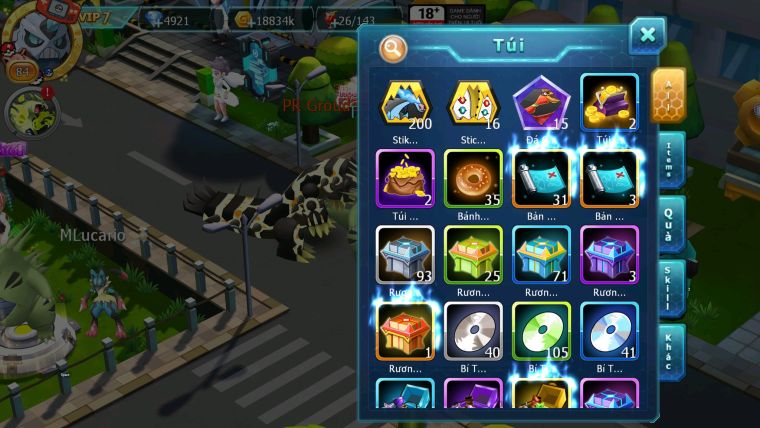Pick the purple chest with 3
The width and height of the screenshot is (760, 428).
coord(609,254)
